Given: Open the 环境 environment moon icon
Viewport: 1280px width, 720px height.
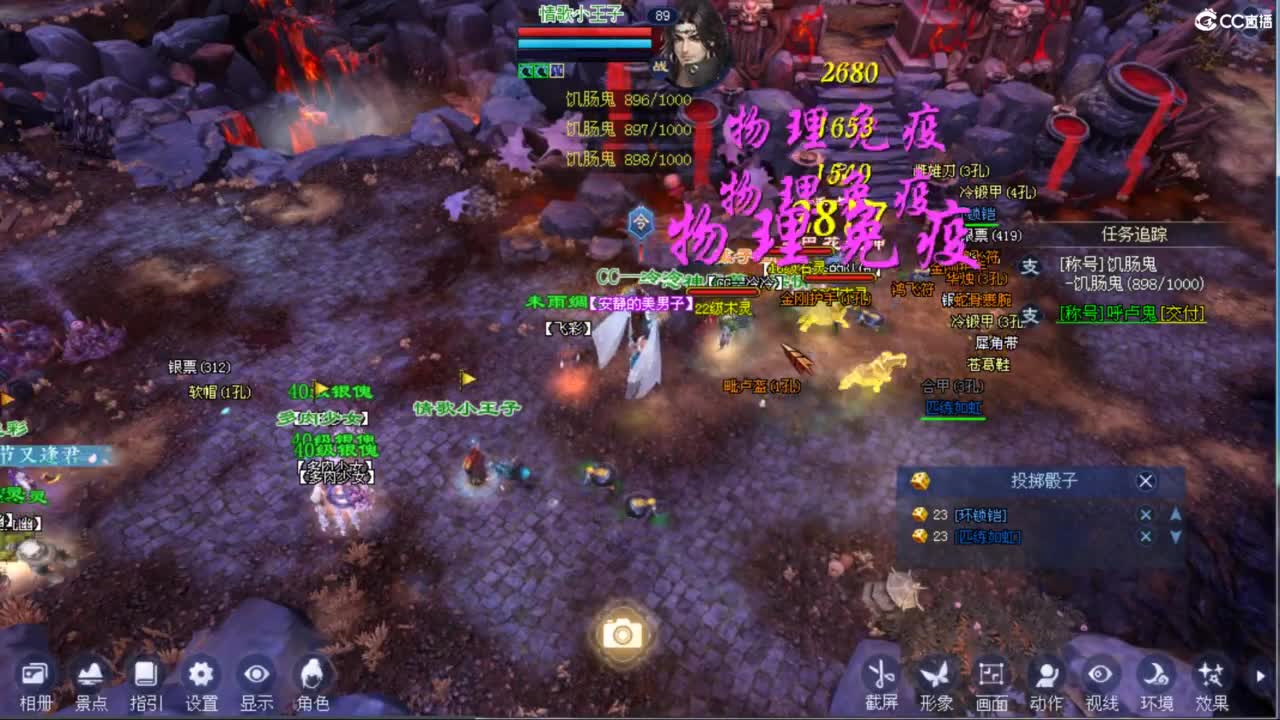Looking at the screenshot, I should (x=1155, y=673).
